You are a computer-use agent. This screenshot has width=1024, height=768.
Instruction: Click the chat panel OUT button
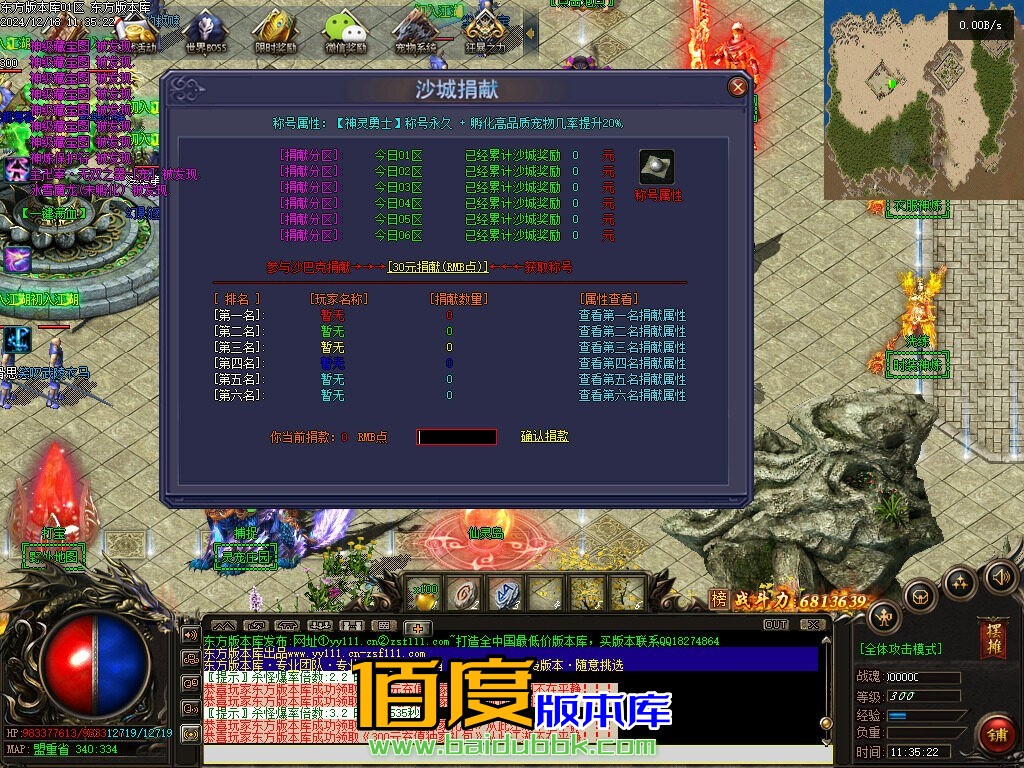776,625
